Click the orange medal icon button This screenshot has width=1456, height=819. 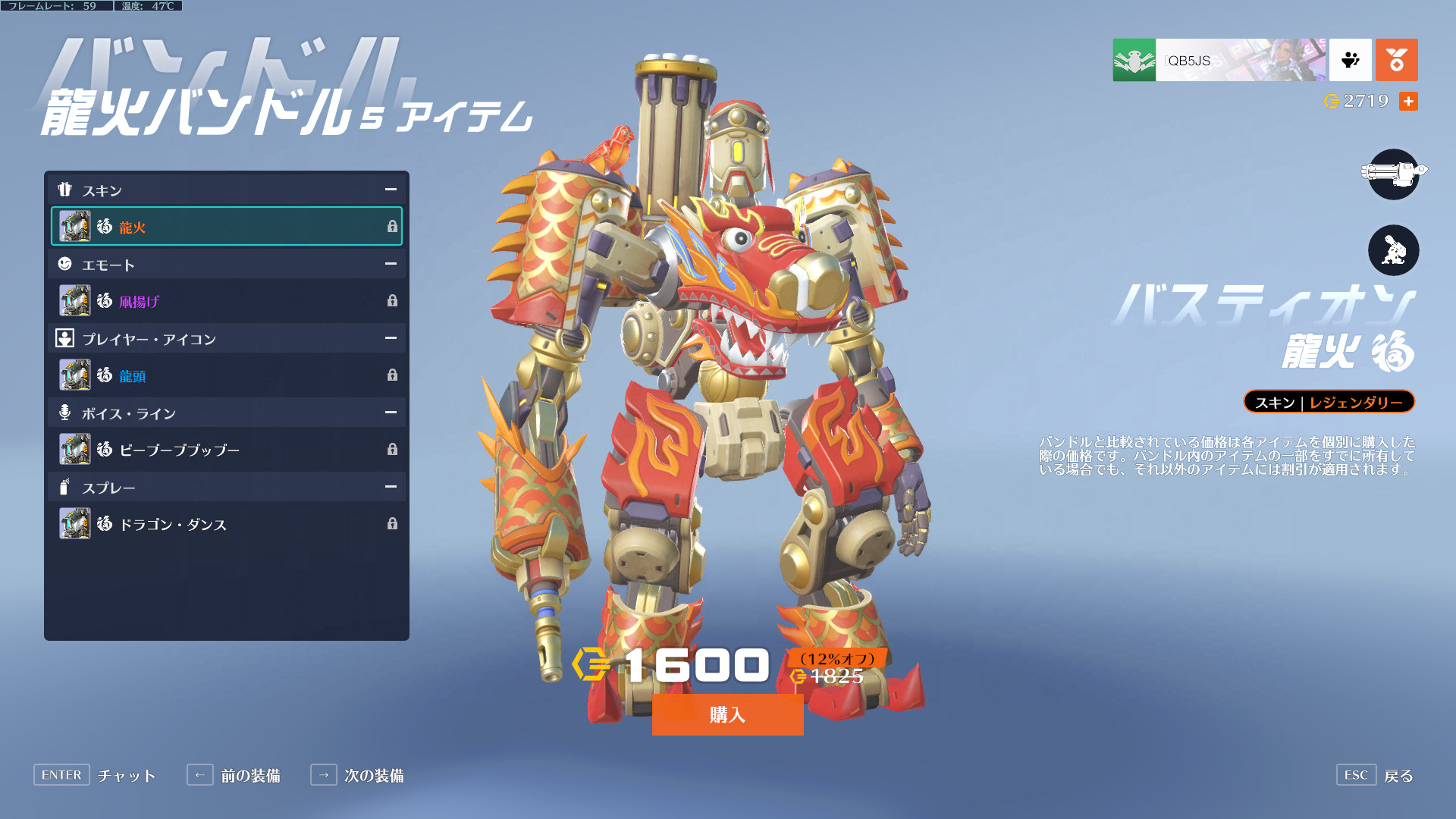coord(1396,60)
